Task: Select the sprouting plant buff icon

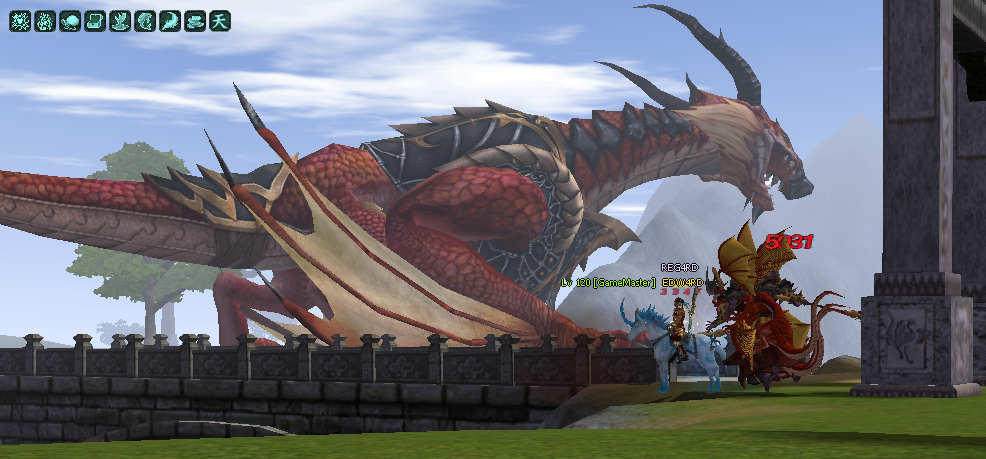Action: (120, 20)
